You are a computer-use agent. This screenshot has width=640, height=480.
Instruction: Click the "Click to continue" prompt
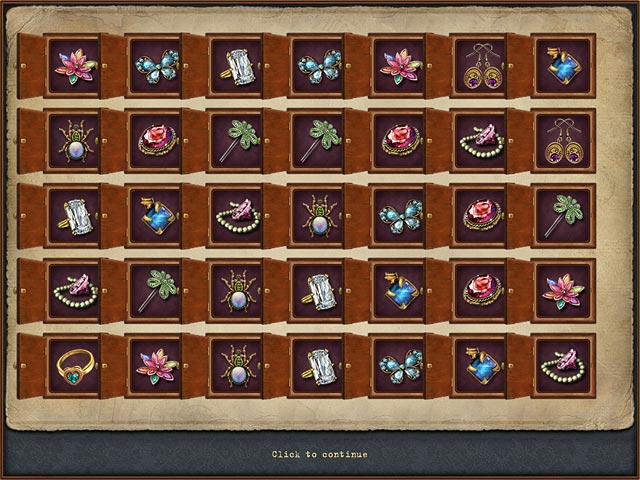pos(319,454)
